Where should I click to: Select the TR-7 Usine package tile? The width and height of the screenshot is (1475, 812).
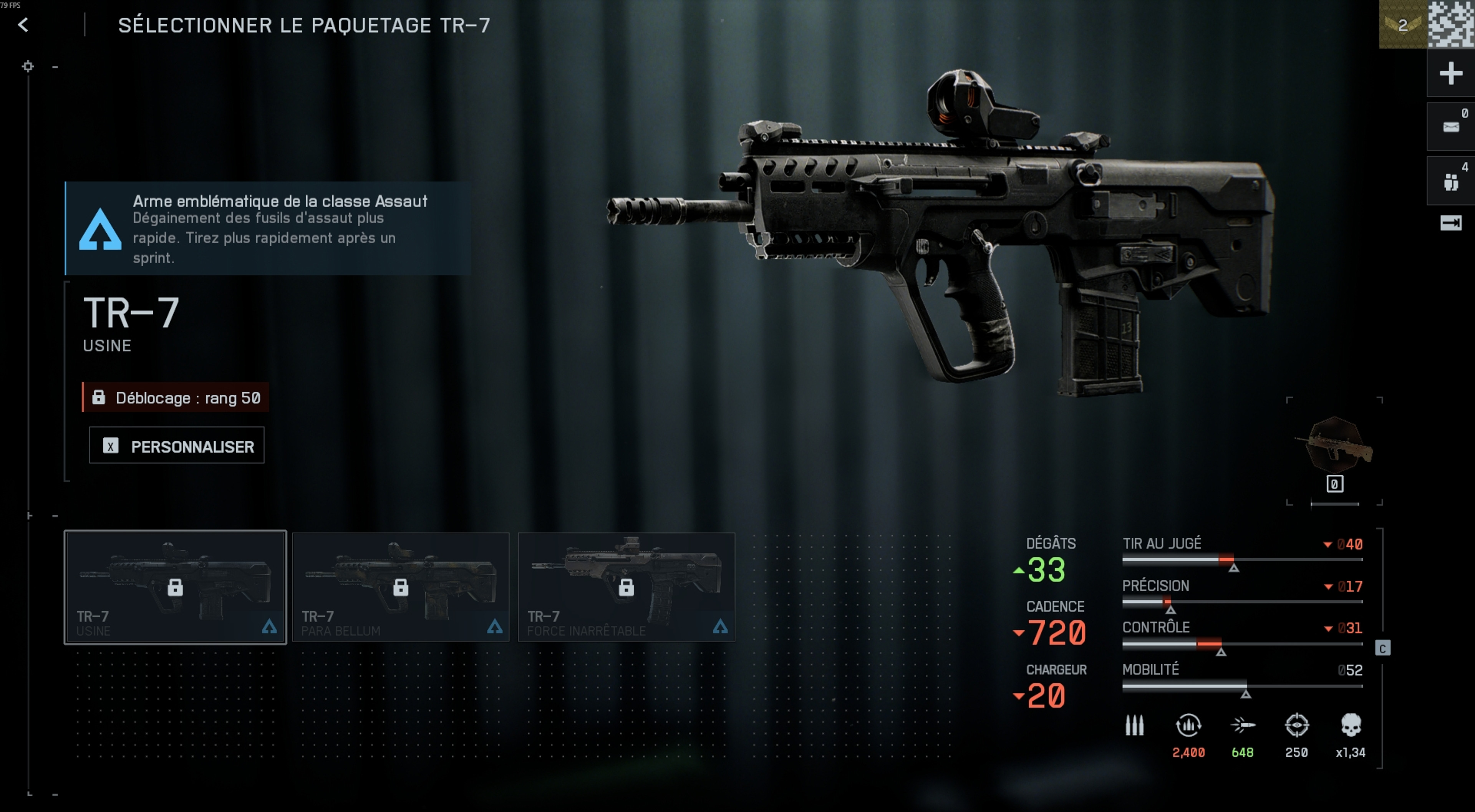pyautogui.click(x=175, y=587)
